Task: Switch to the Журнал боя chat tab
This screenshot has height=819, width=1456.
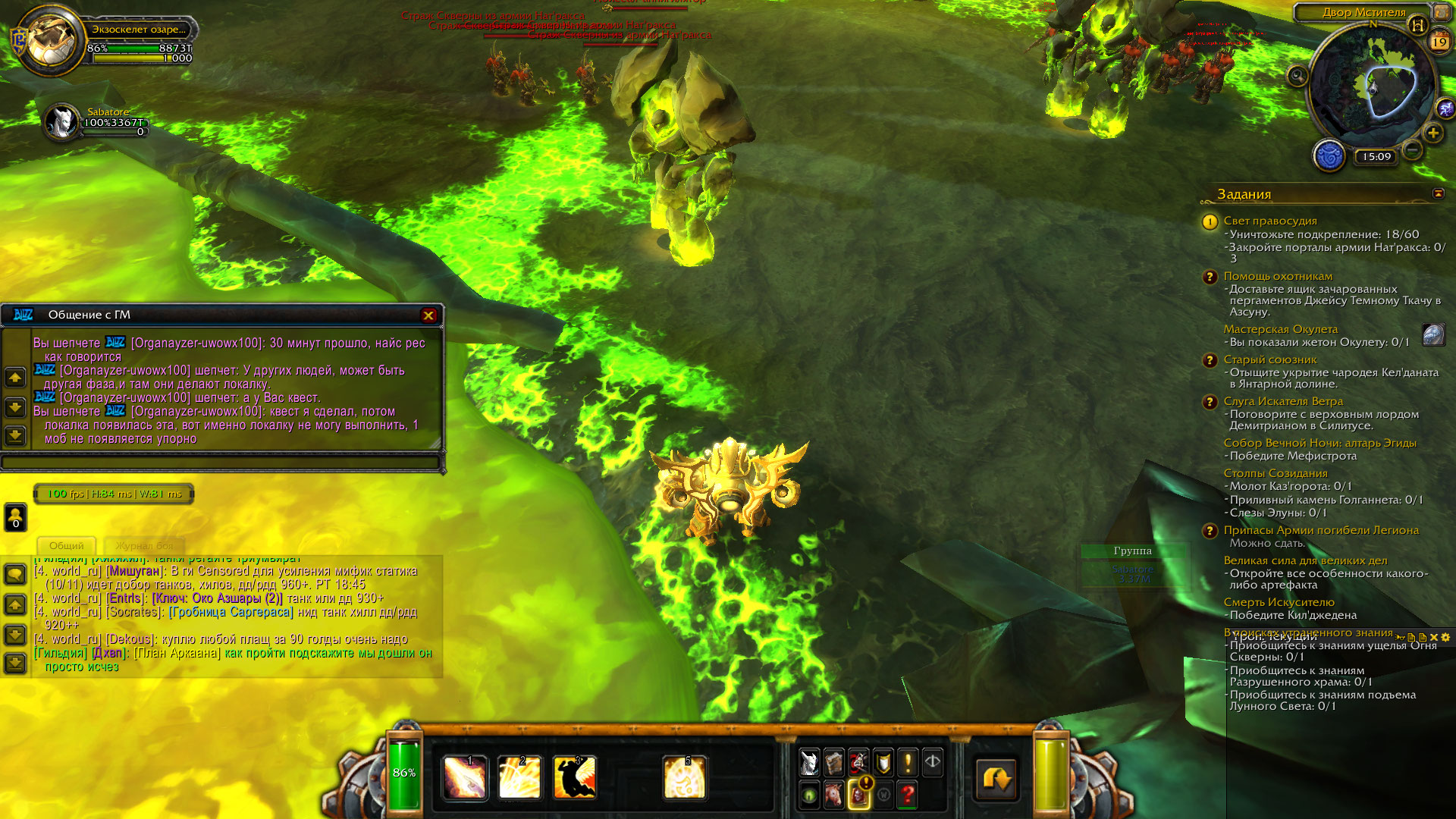Action: pos(144,546)
